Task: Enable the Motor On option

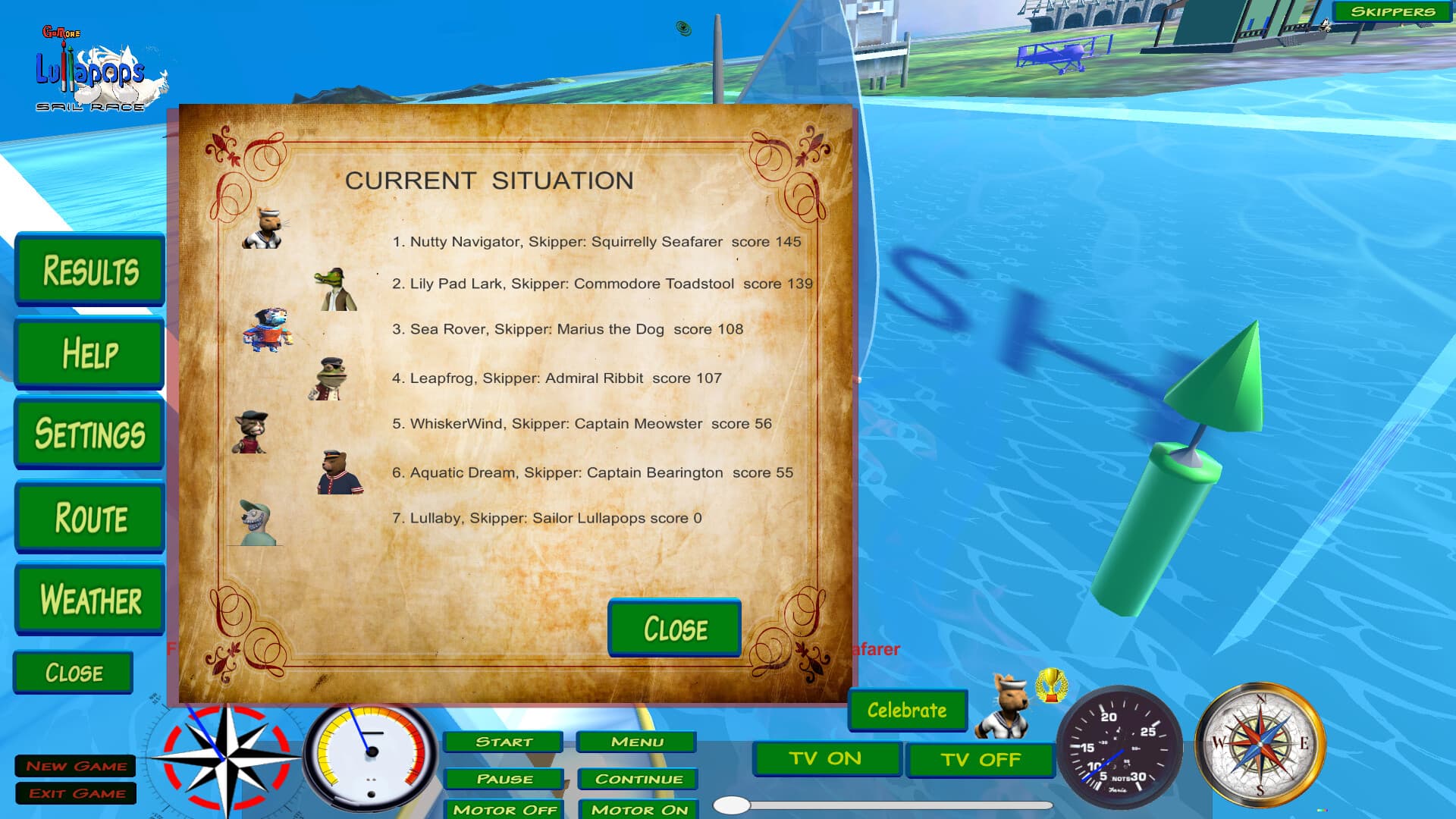Action: (x=638, y=811)
